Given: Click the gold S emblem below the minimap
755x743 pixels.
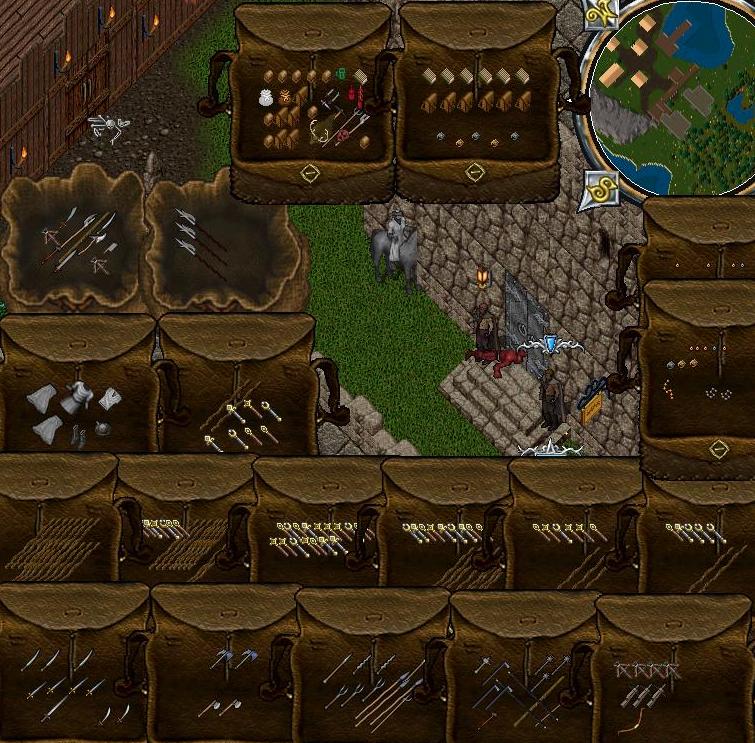Looking at the screenshot, I should tap(600, 186).
